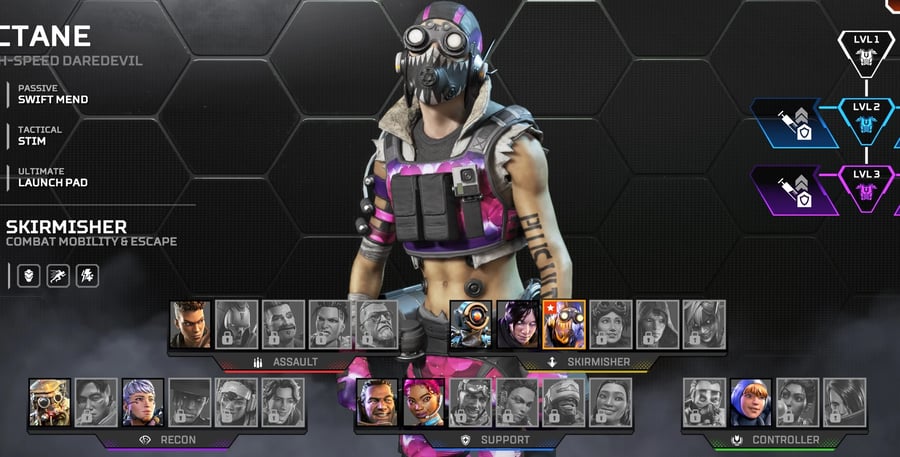Choose the purple level 3 syringe upgrade
The image size is (900, 457).
click(794, 191)
